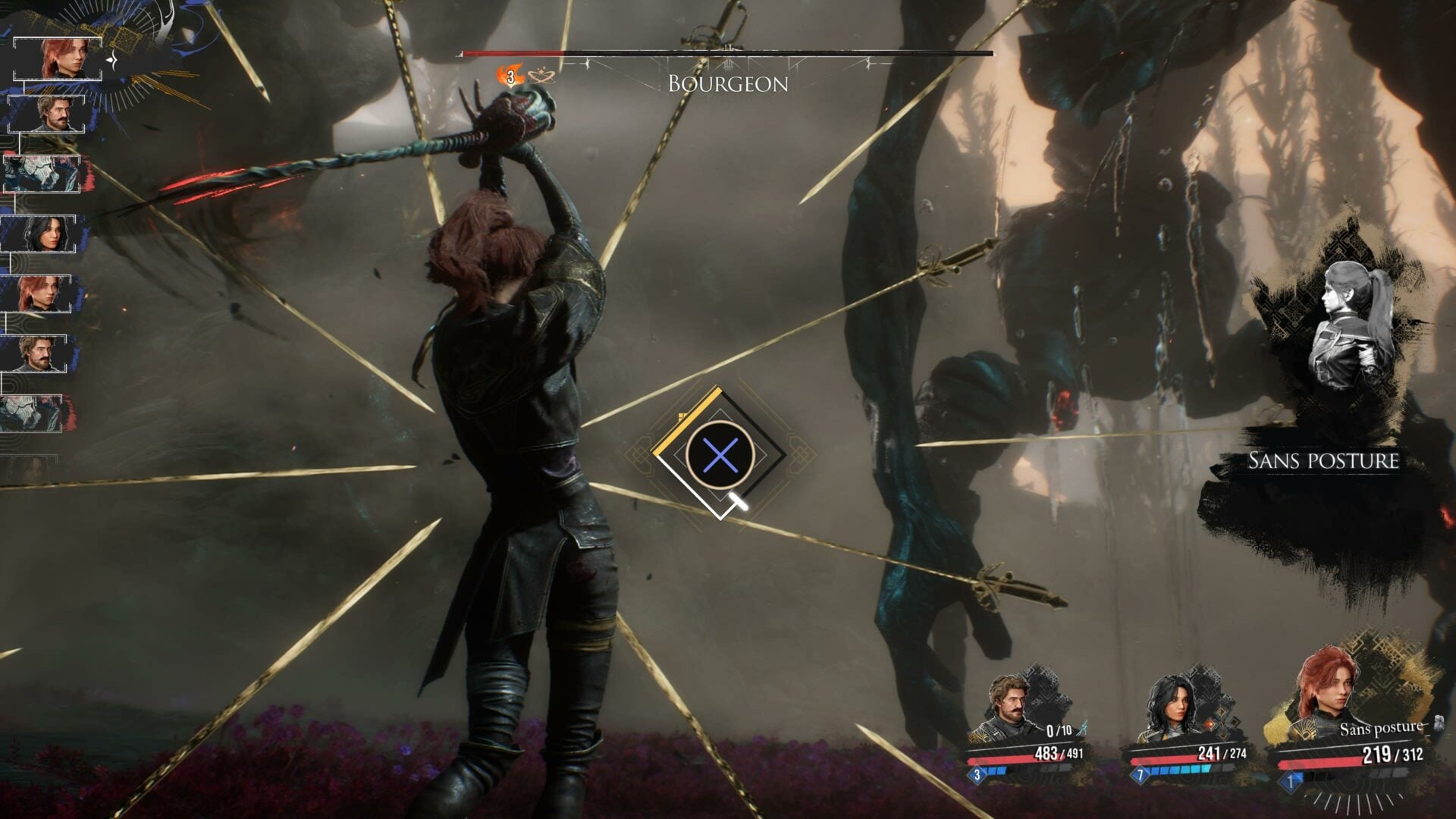Image resolution: width=1456 pixels, height=819 pixels.
Task: Select the active-turn Maelle portrait in turn order
Action: [x=59, y=58]
